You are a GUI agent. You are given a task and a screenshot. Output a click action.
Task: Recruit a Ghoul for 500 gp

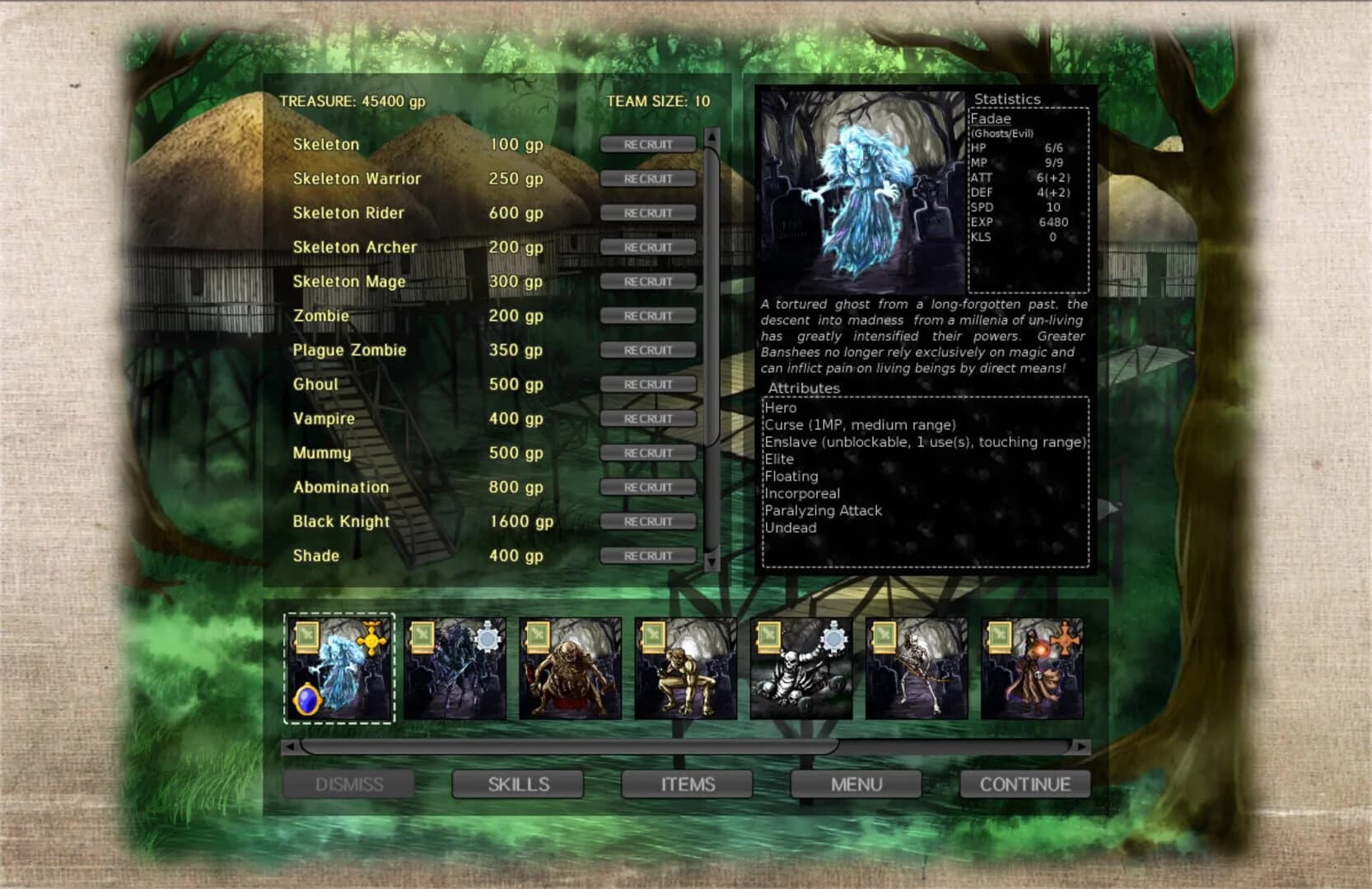(647, 384)
